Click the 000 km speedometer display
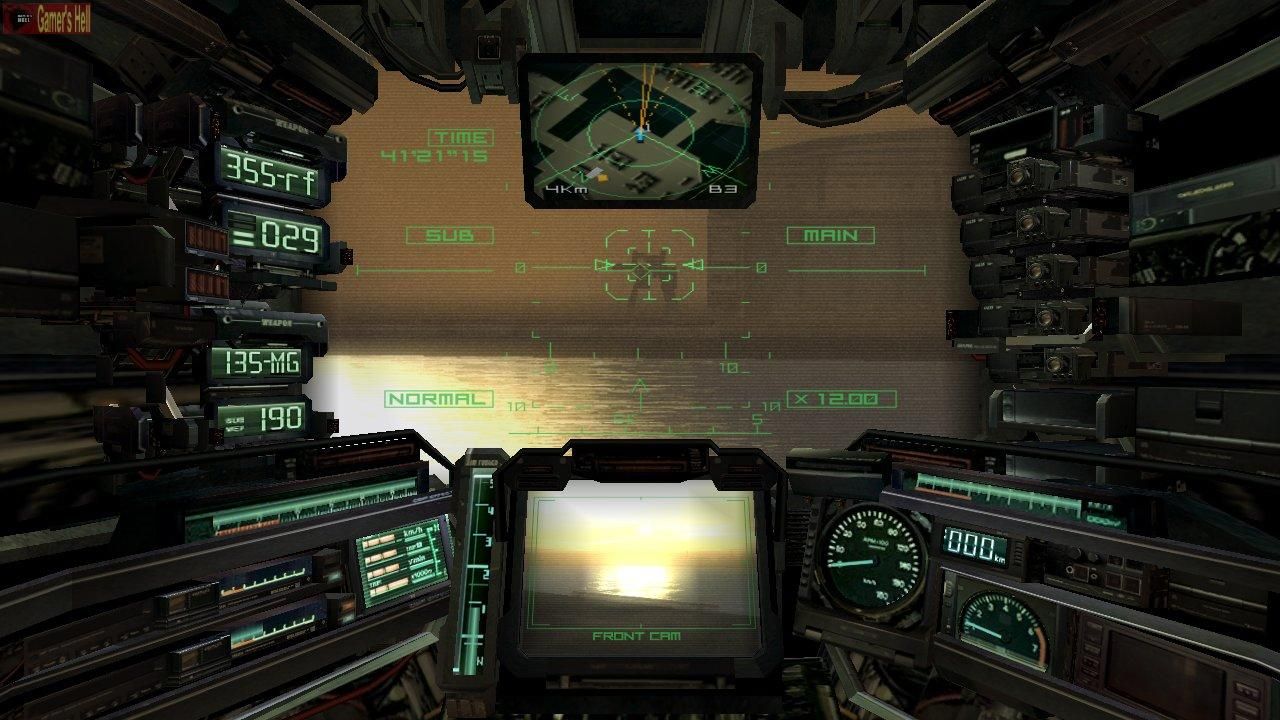 [973, 546]
